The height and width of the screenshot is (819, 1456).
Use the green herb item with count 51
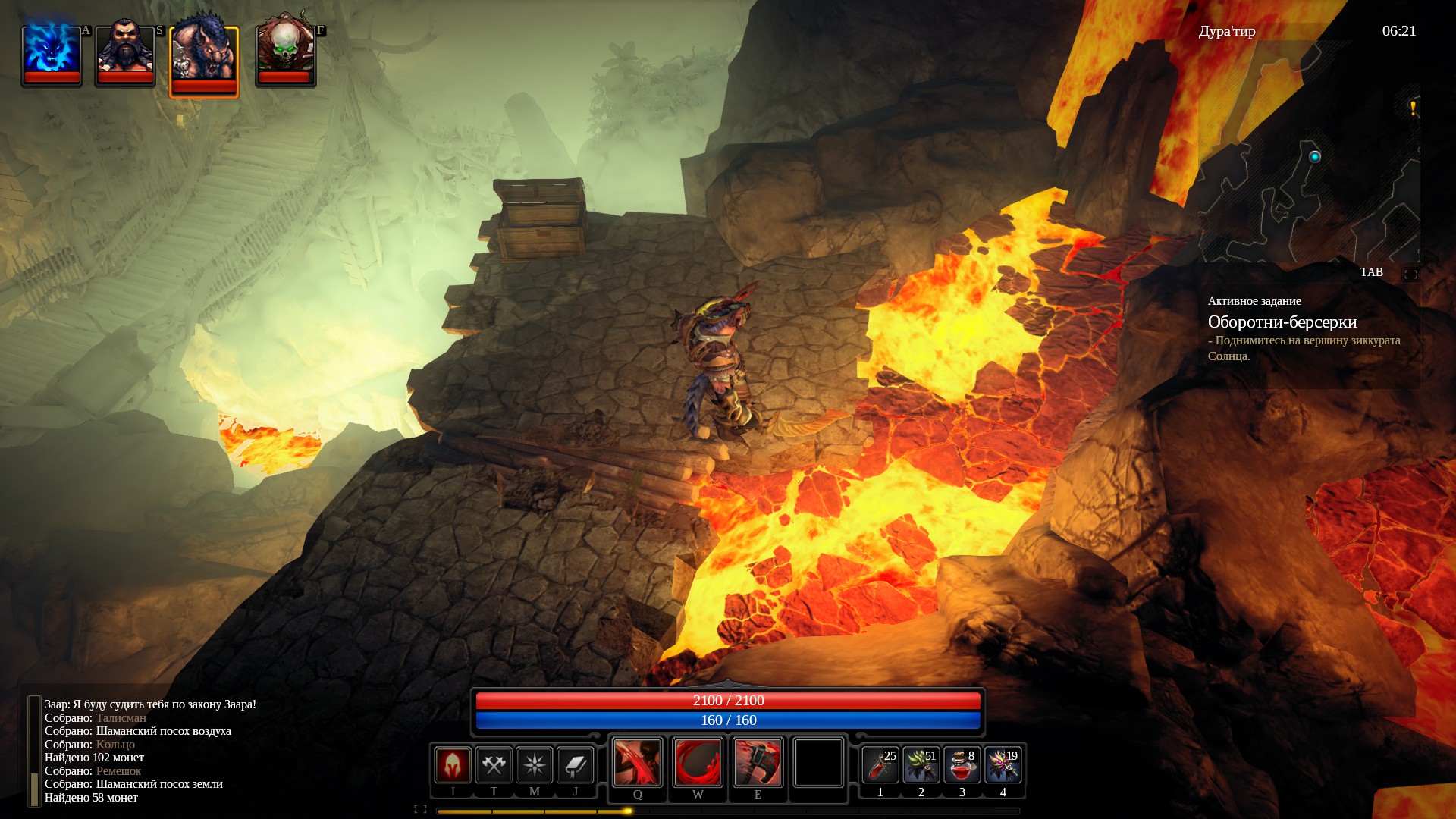(x=921, y=765)
